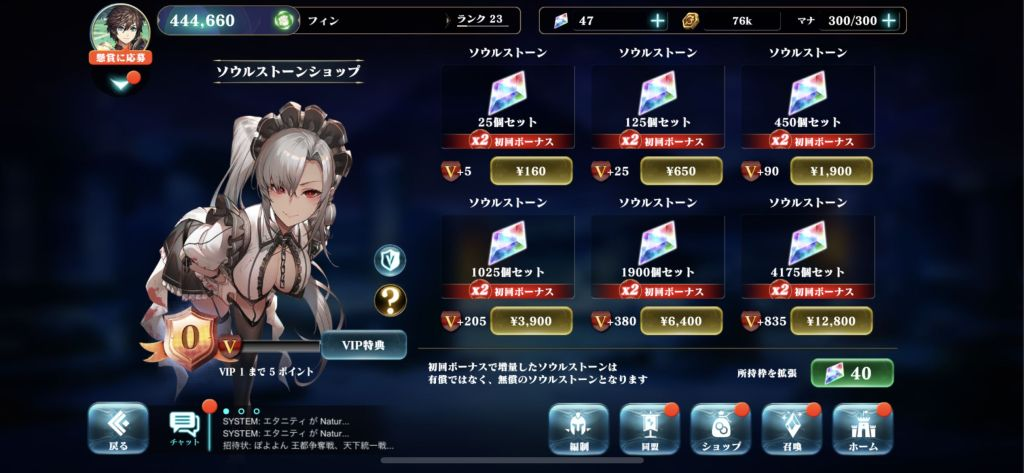Buy the ¥6,400 soul stone set
This screenshot has height=473, width=1024.
point(681,321)
